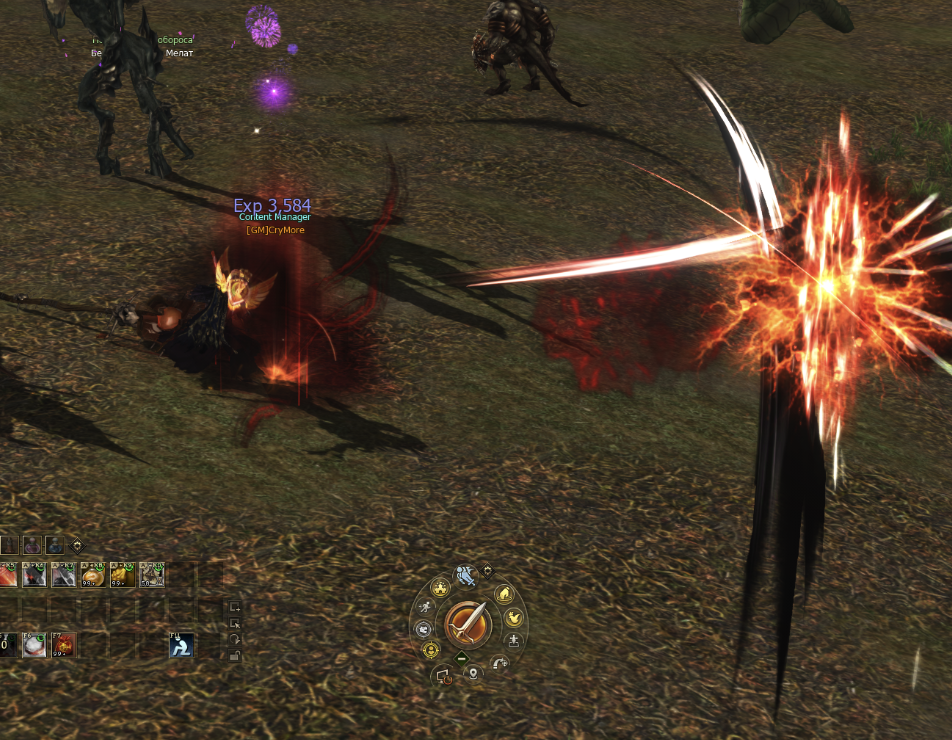Select the pink potion bottle slot
The width and height of the screenshot is (952, 740).
[34, 546]
